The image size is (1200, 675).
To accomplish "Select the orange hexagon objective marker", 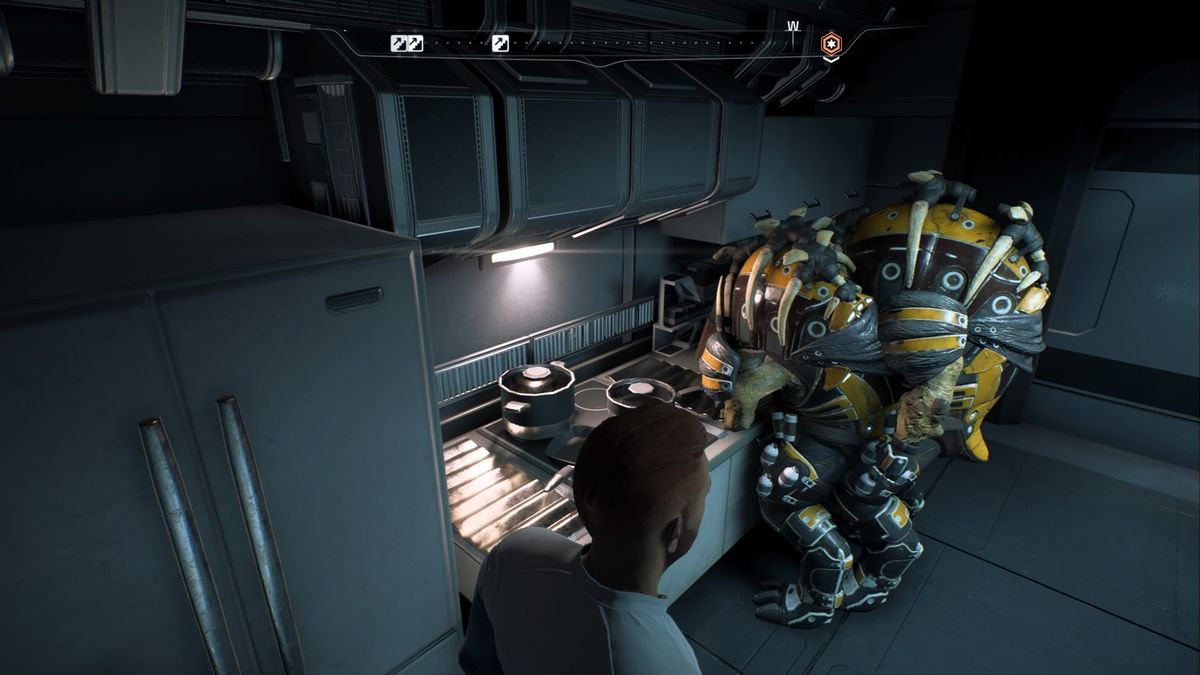I will click(831, 43).
